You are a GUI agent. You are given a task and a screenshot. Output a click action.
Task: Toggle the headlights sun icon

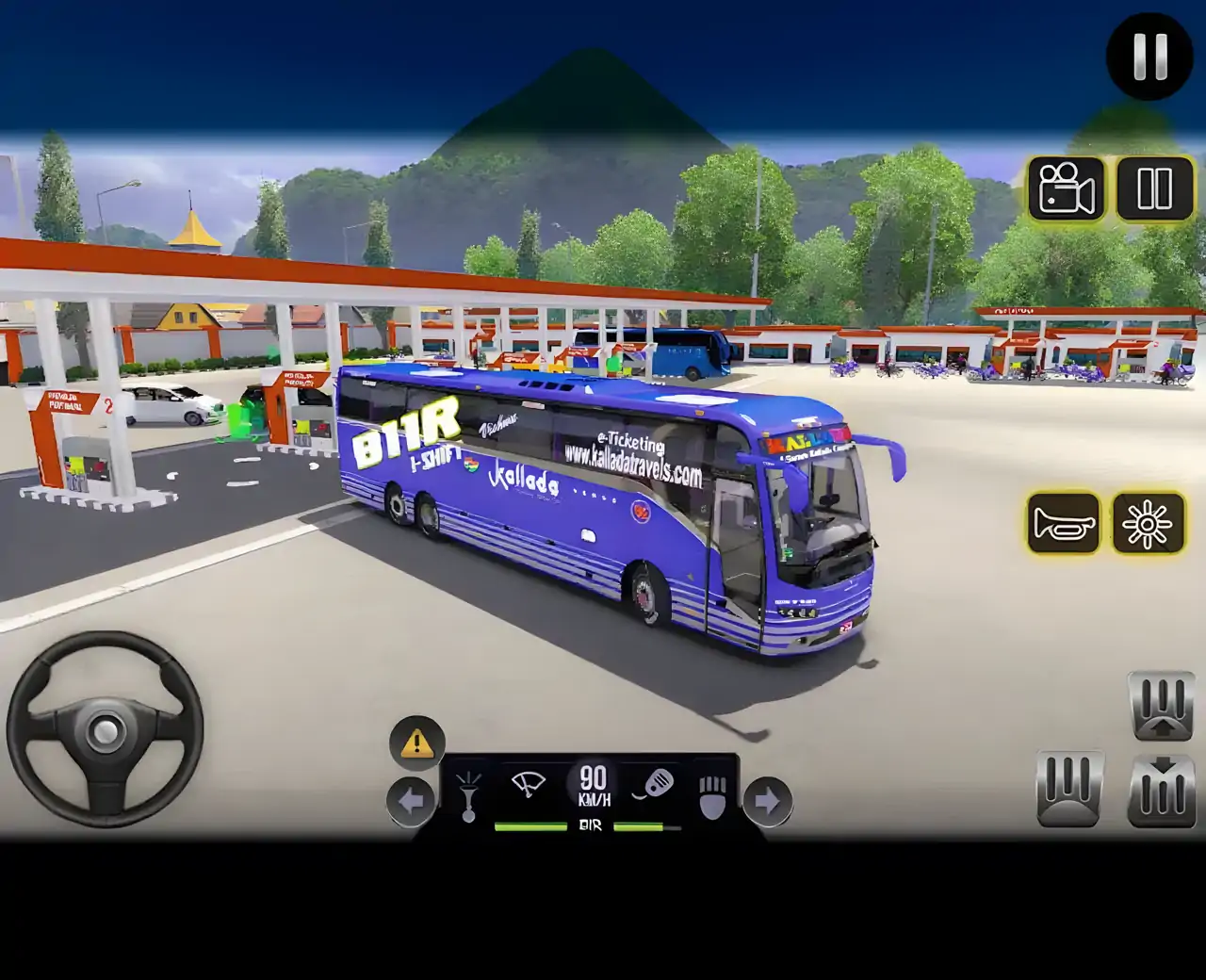(1148, 522)
